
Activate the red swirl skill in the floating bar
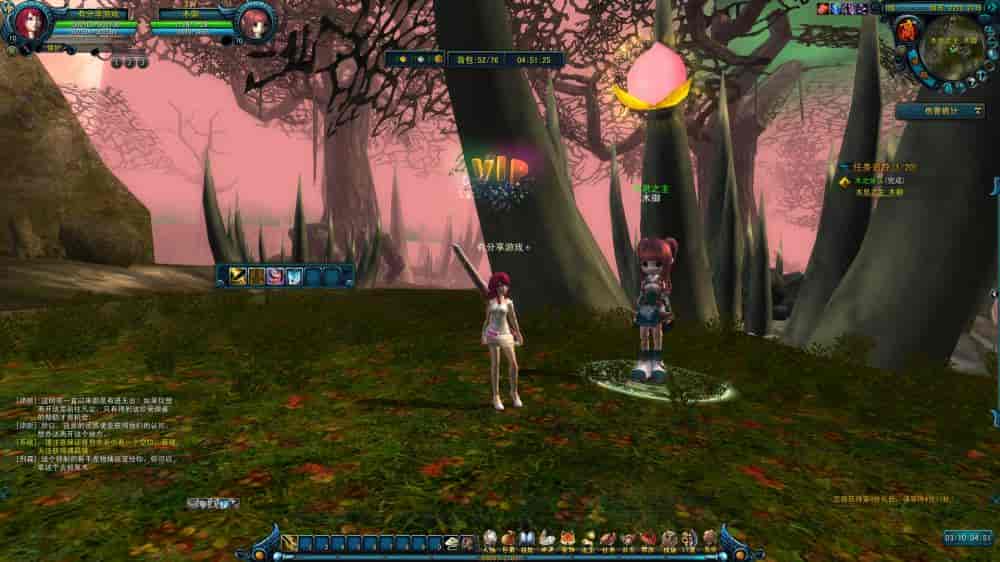[274, 275]
